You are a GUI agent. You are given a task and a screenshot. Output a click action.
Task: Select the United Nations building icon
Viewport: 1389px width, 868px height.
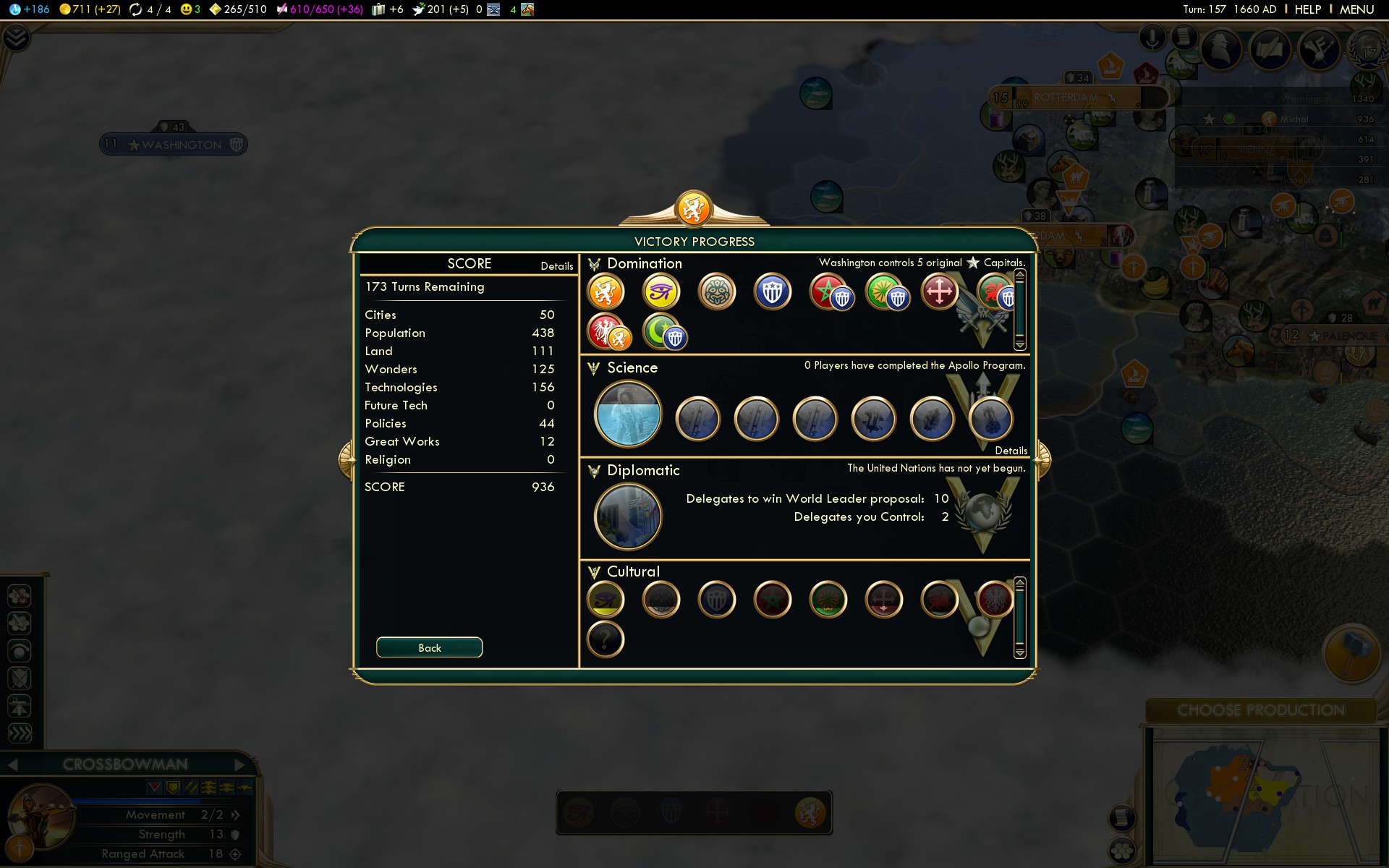pyautogui.click(x=627, y=516)
